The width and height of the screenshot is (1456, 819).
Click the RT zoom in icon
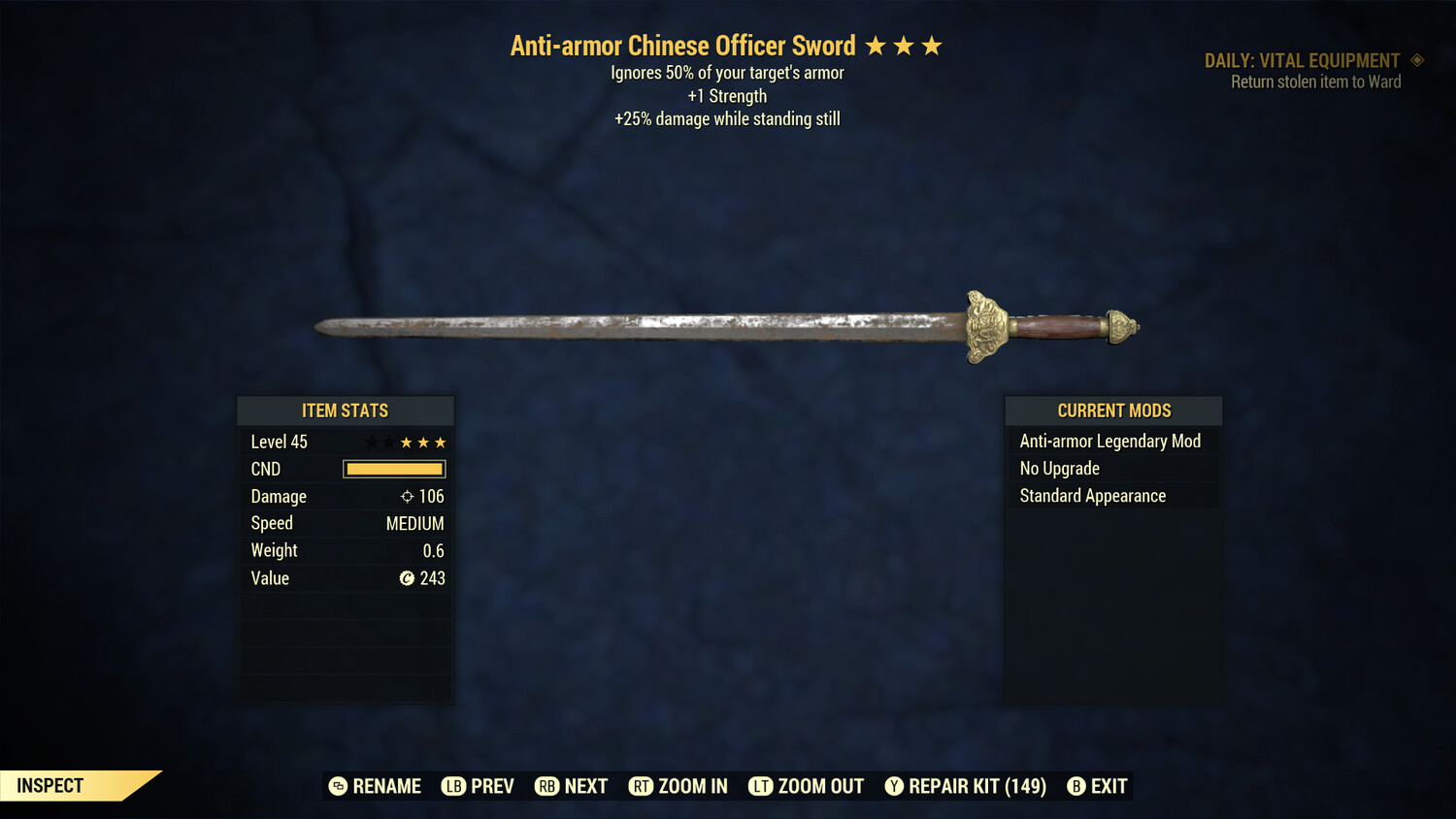pos(642,786)
